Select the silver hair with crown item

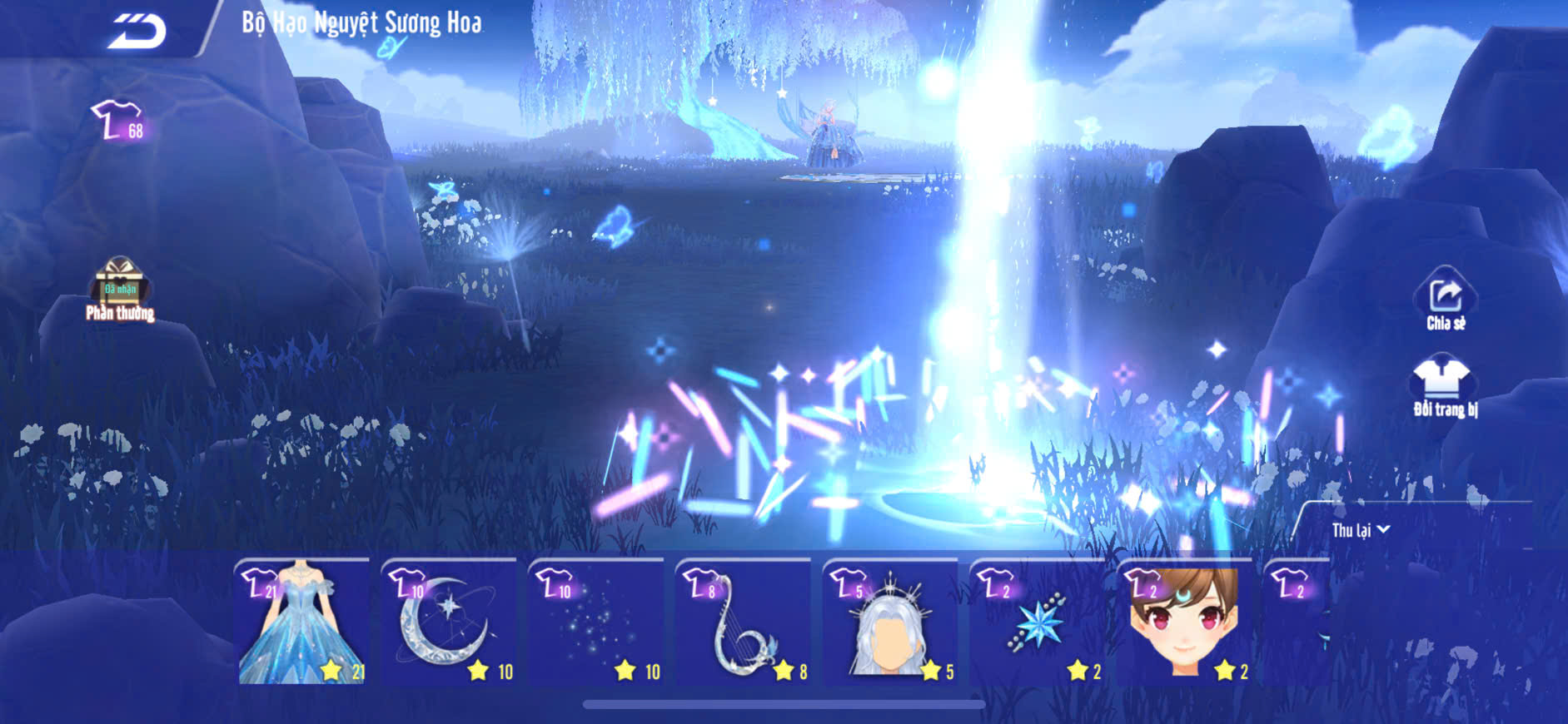pos(890,622)
